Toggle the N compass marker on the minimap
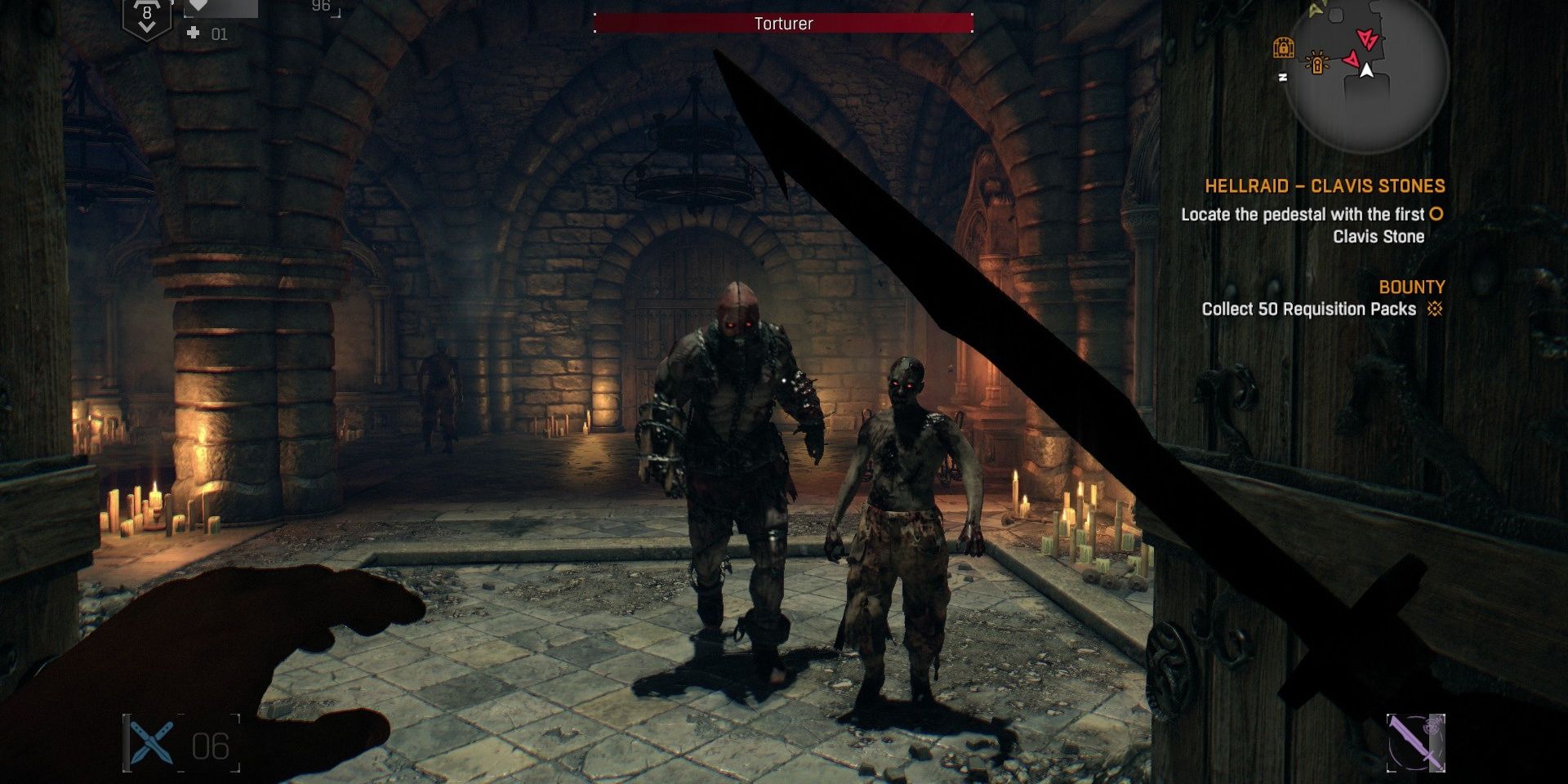1568x784 pixels. 1283,77
